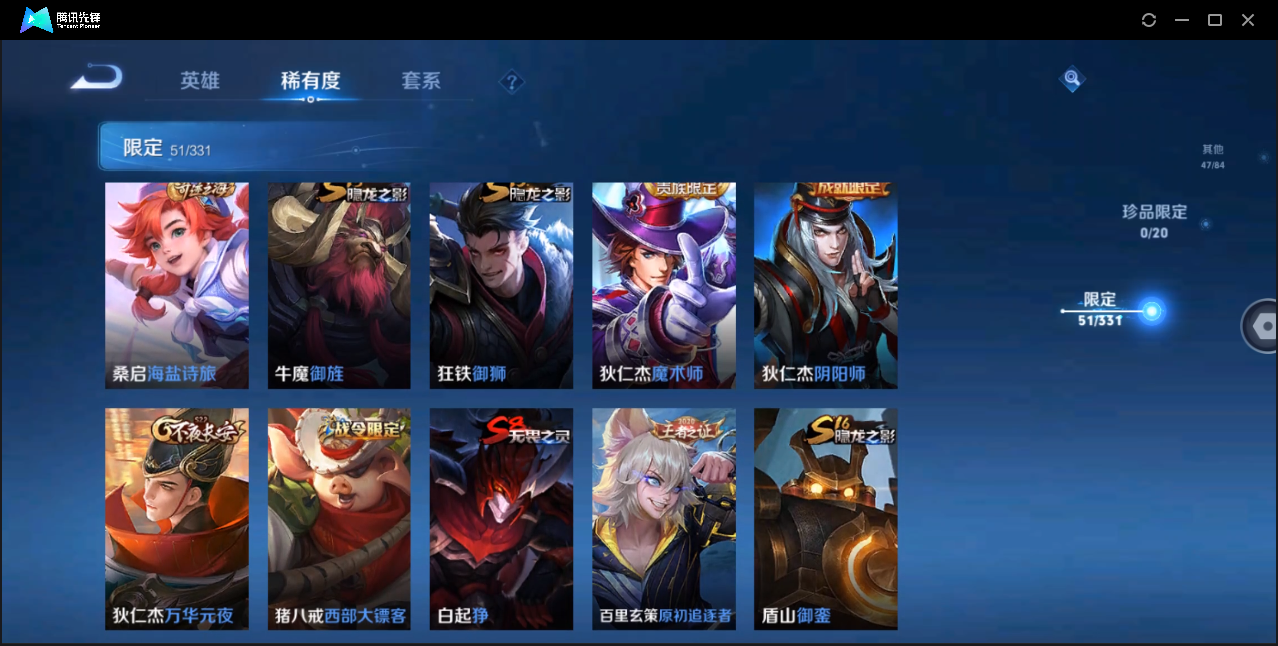Close the Tencent emulator window
Image resolution: width=1278 pixels, height=646 pixels.
[x=1248, y=20]
